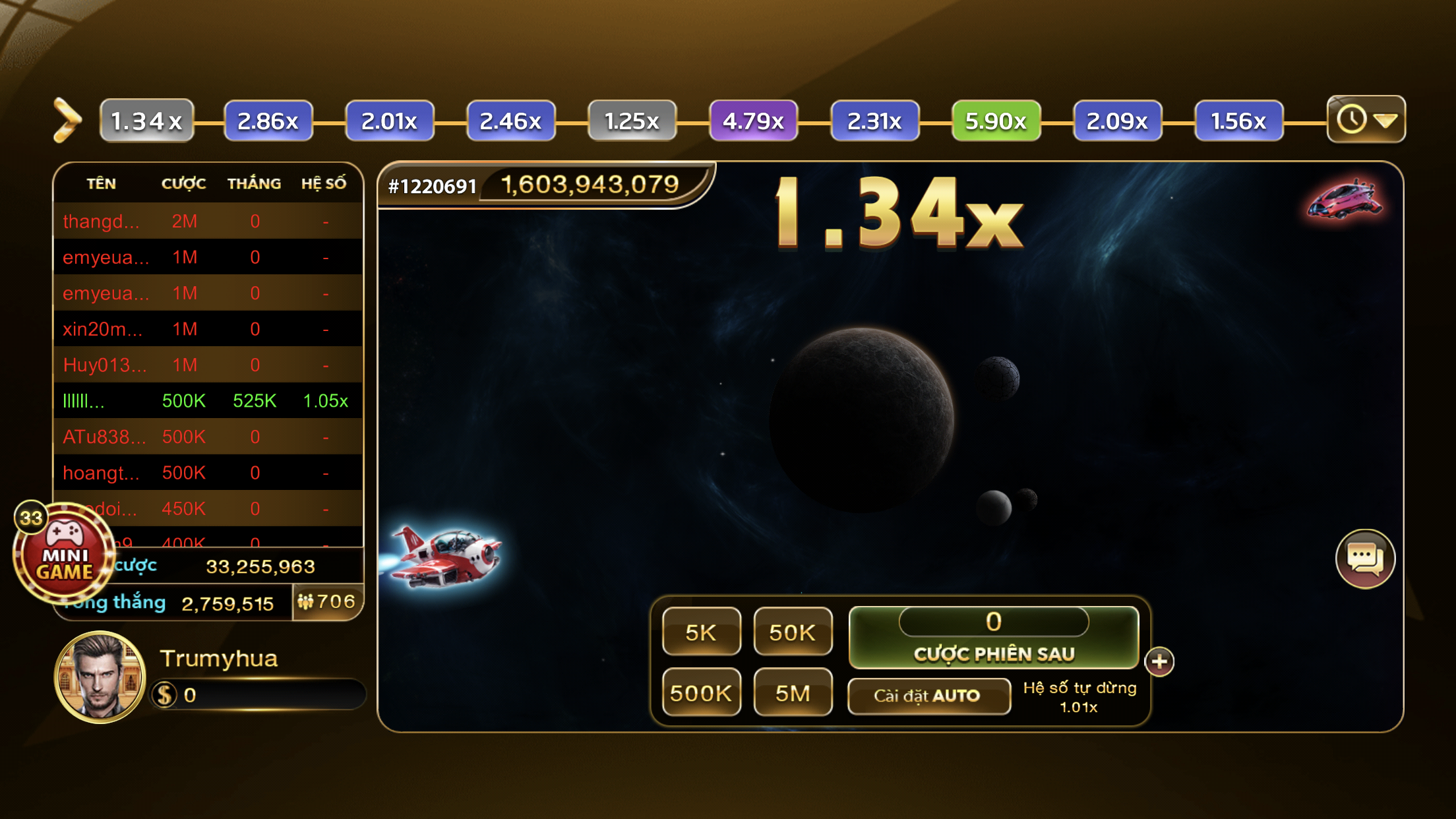
Task: Show the 706 players count badge
Action: point(327,601)
